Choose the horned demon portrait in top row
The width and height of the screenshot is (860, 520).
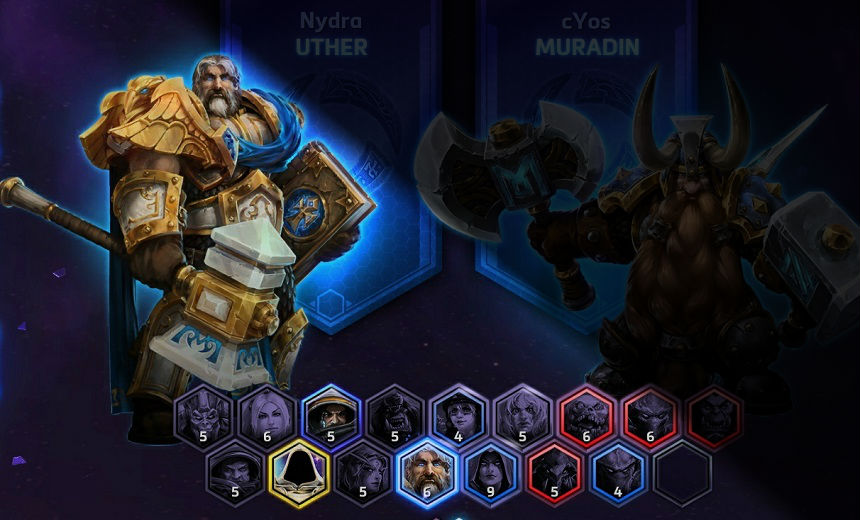coord(203,414)
